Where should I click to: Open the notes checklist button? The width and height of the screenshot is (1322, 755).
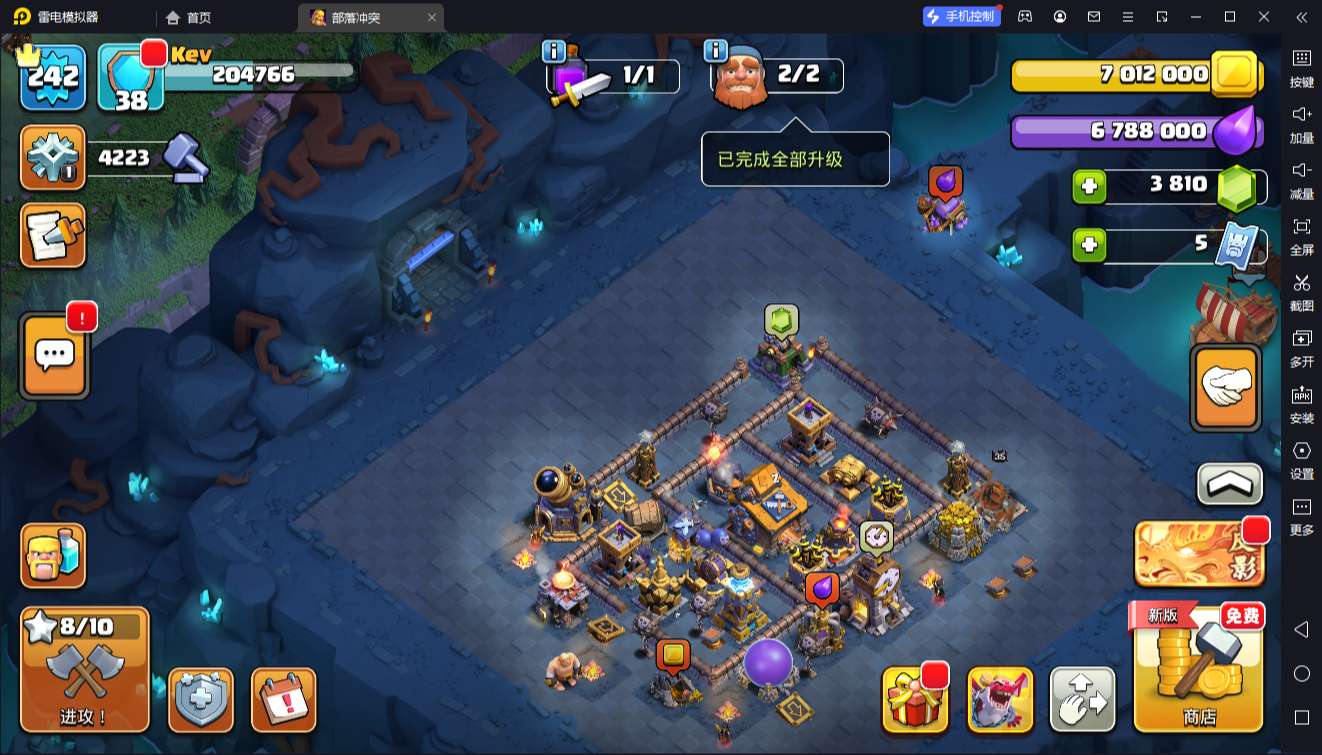[x=54, y=236]
